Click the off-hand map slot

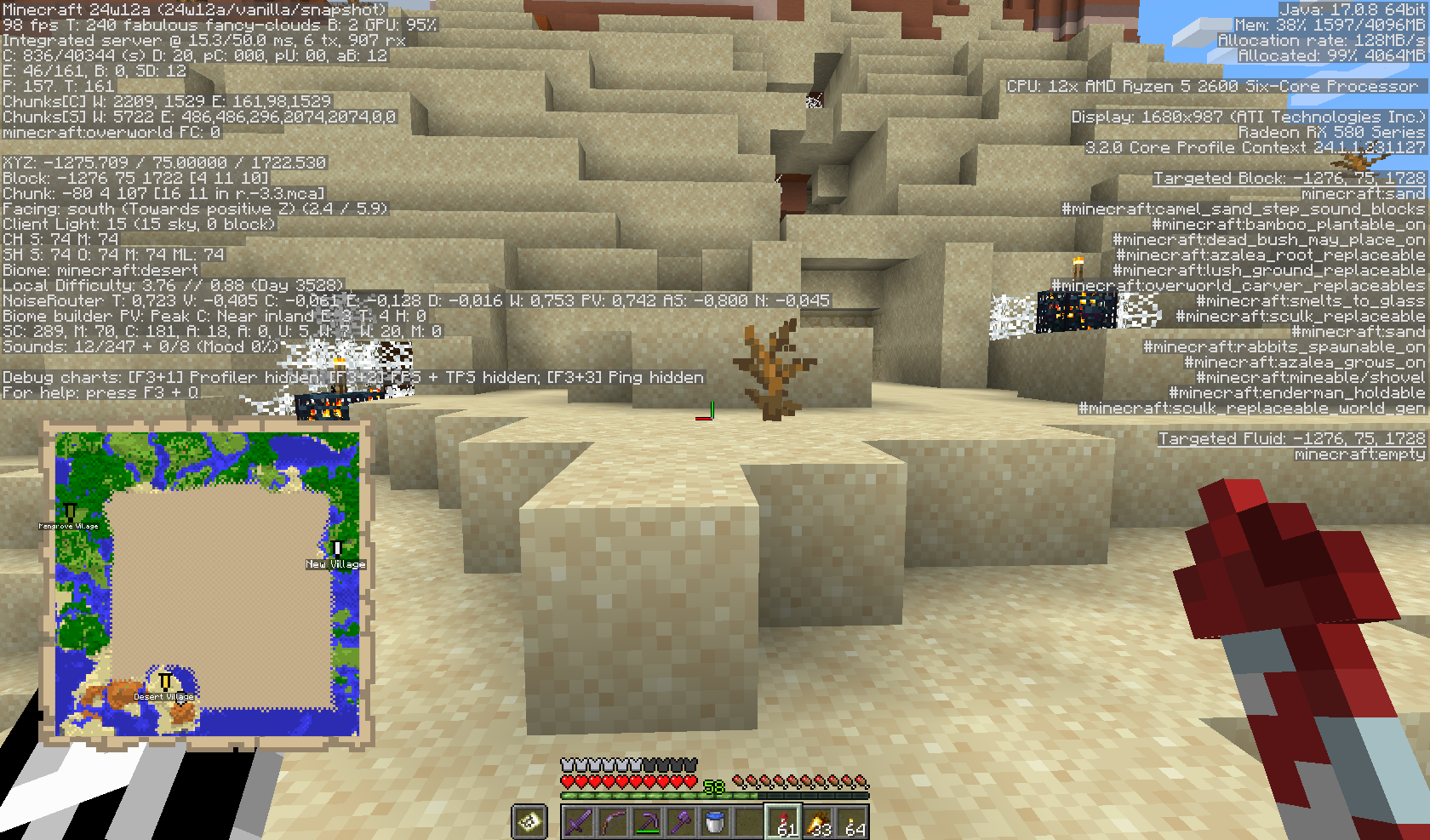(x=529, y=822)
